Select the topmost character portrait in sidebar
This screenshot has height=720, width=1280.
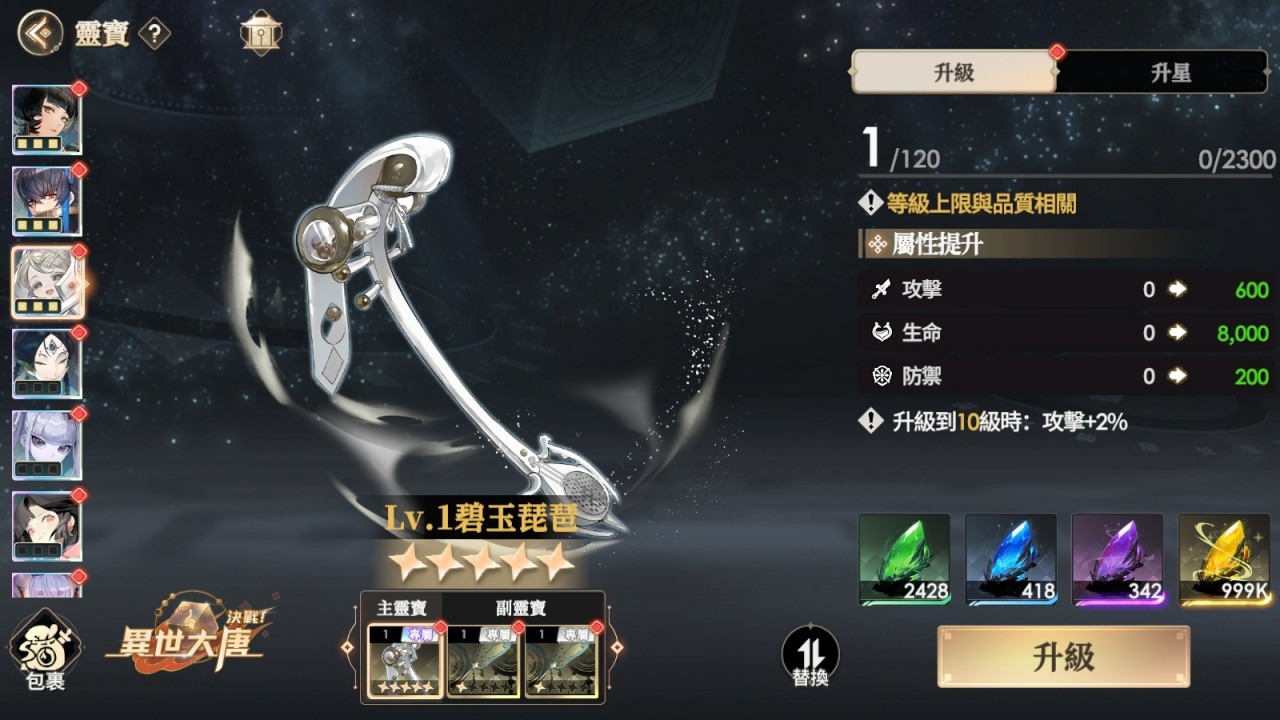pyautogui.click(x=46, y=119)
